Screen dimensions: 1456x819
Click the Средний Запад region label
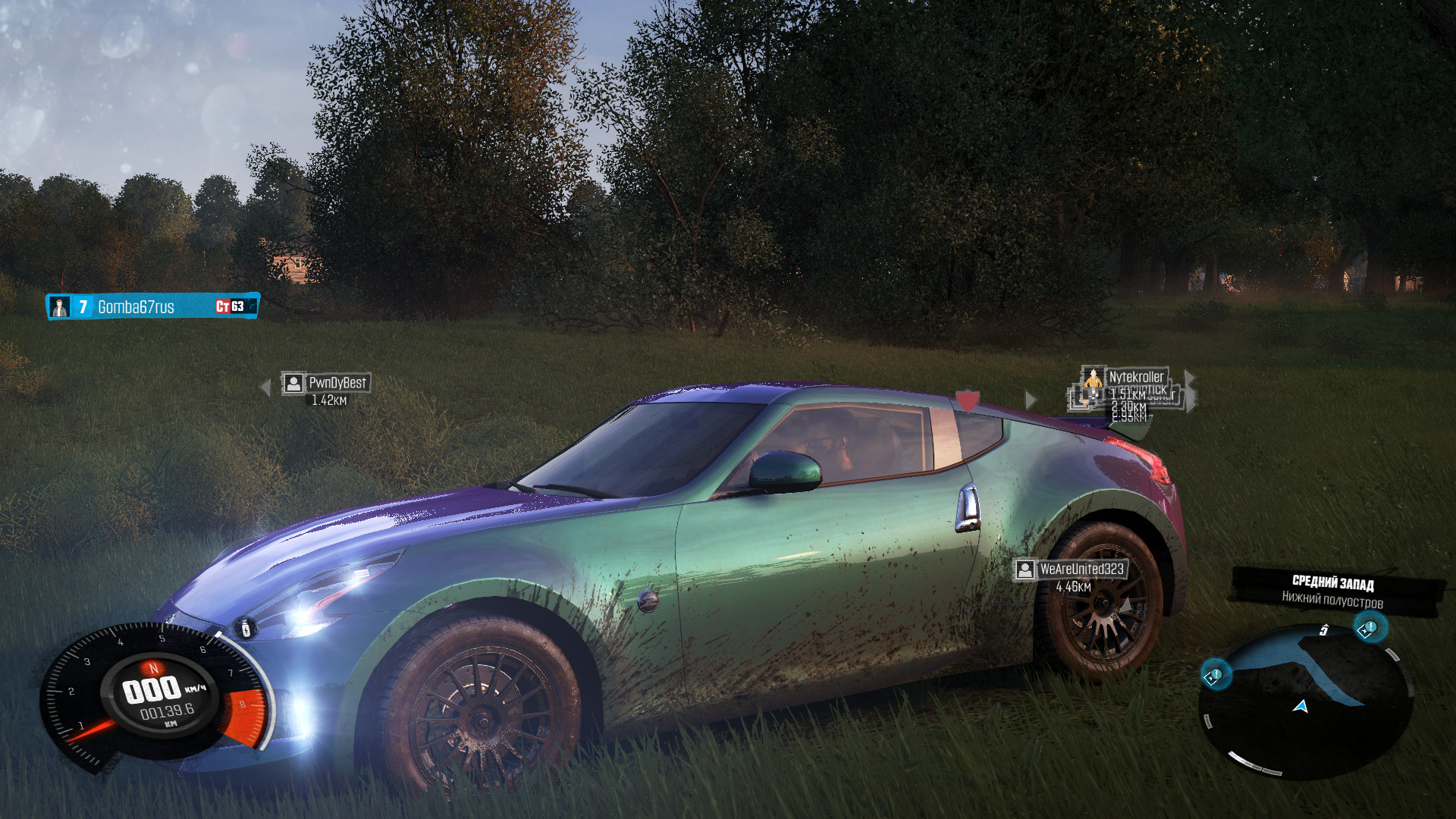tap(1332, 583)
